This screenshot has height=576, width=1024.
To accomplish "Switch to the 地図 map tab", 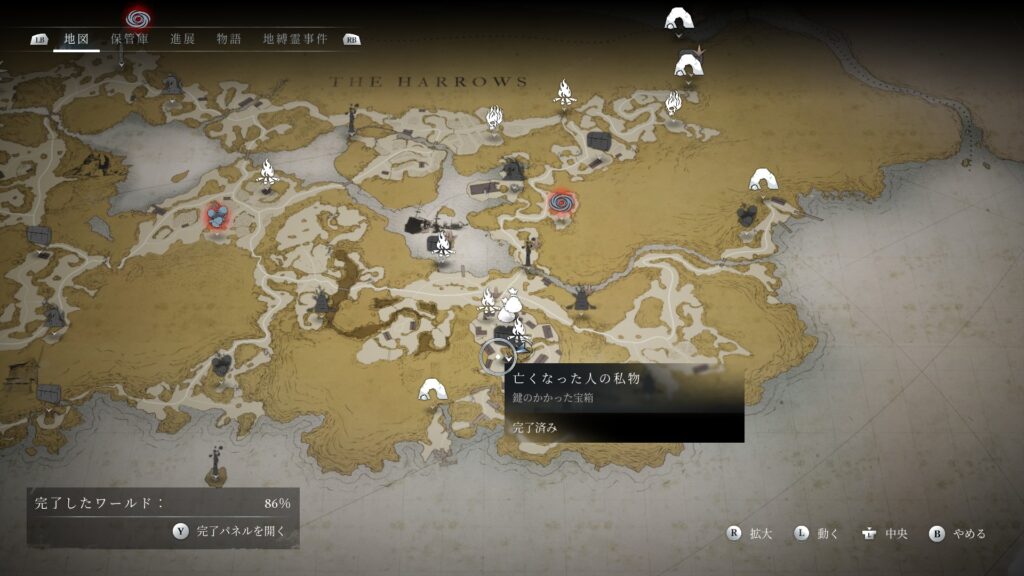I will 76,39.
